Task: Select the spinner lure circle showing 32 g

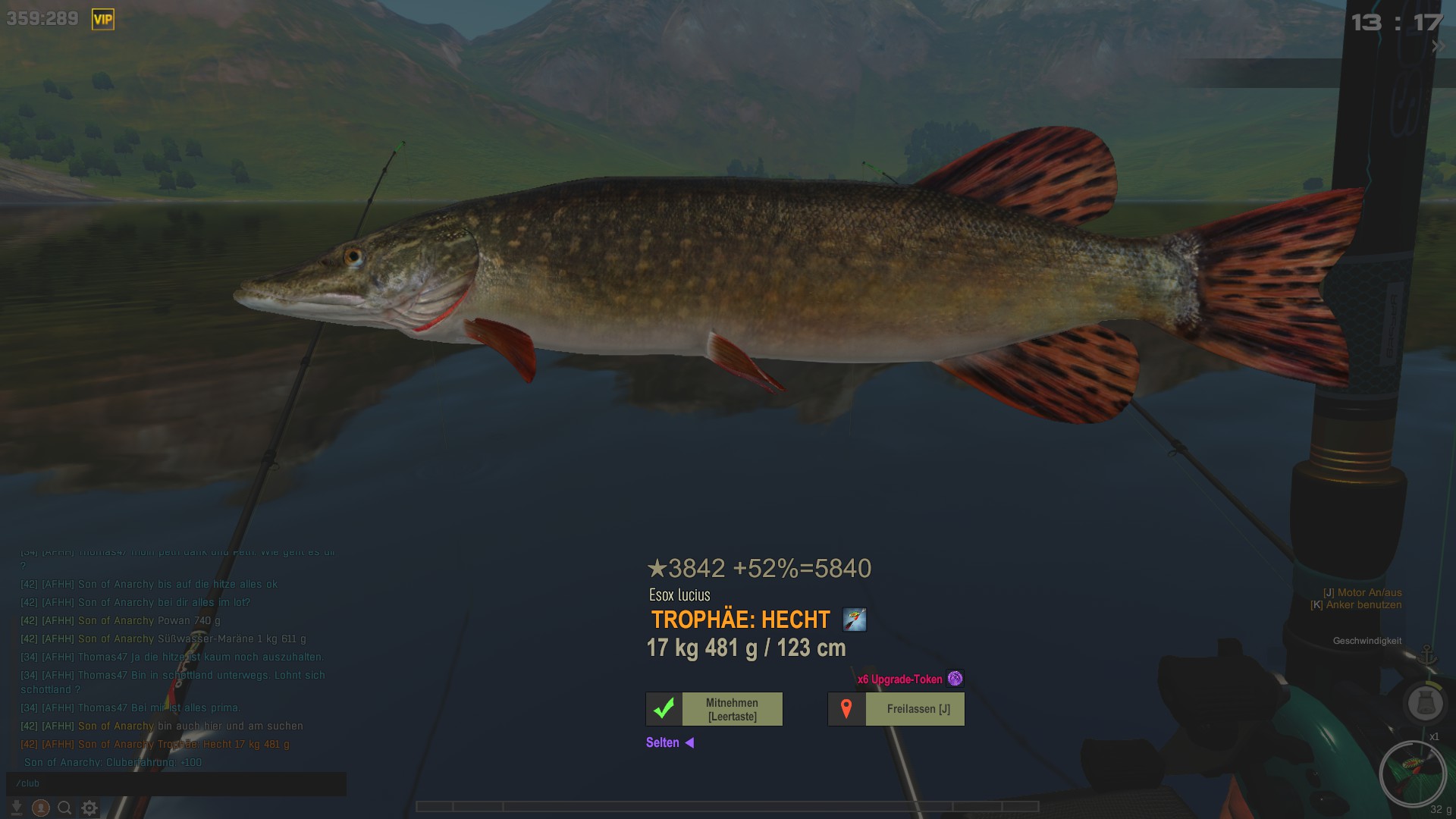Action: click(1412, 773)
